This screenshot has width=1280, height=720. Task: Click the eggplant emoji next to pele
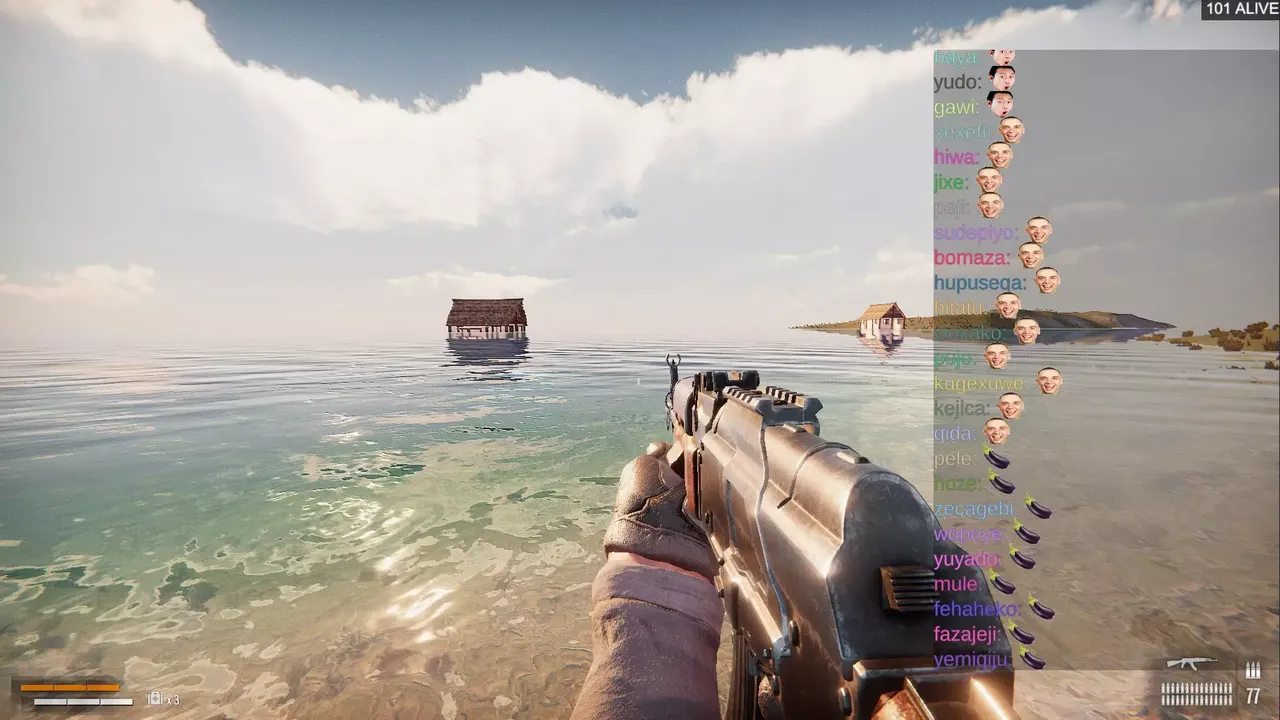point(995,458)
